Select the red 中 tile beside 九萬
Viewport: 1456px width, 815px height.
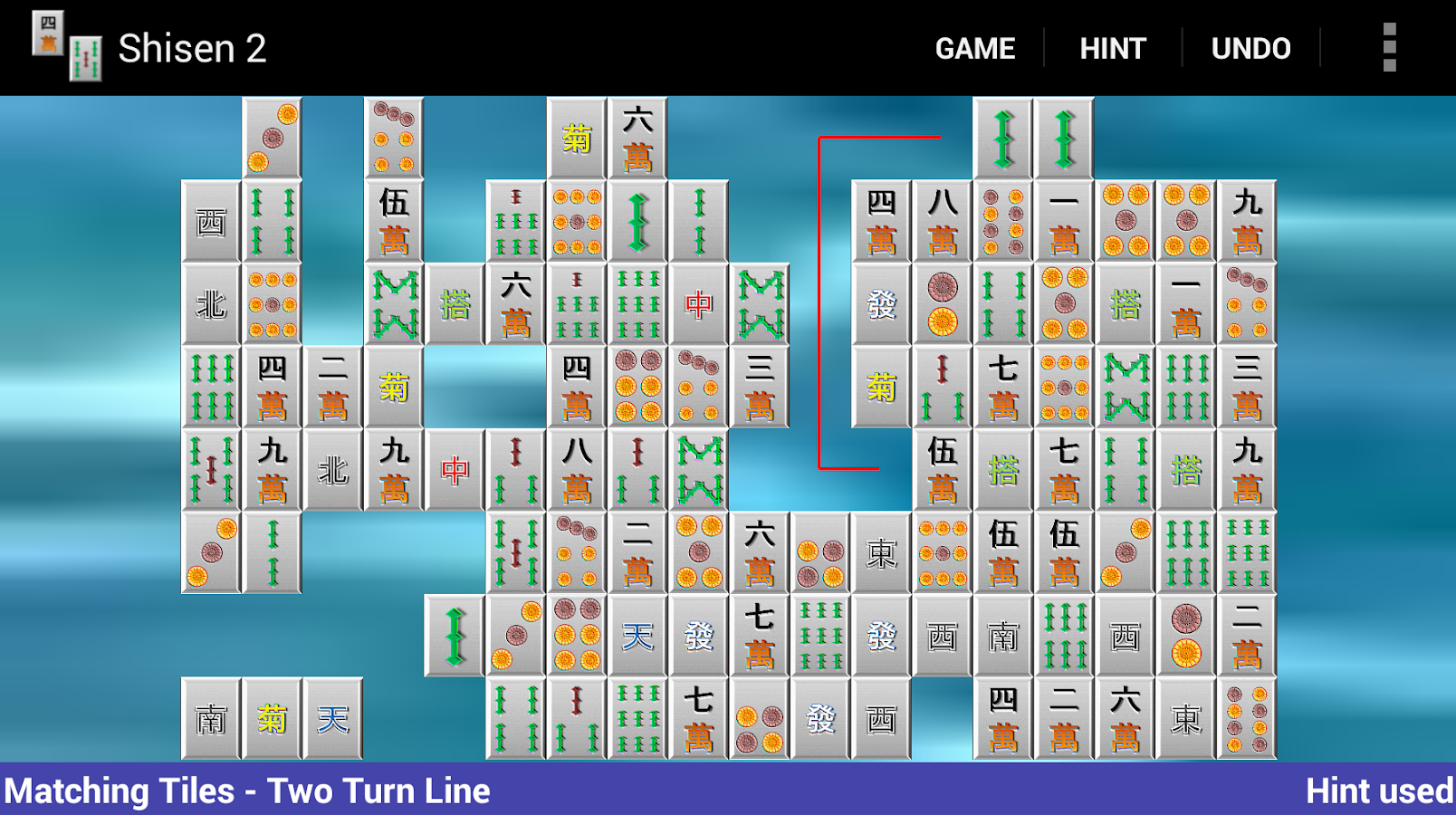455,470
